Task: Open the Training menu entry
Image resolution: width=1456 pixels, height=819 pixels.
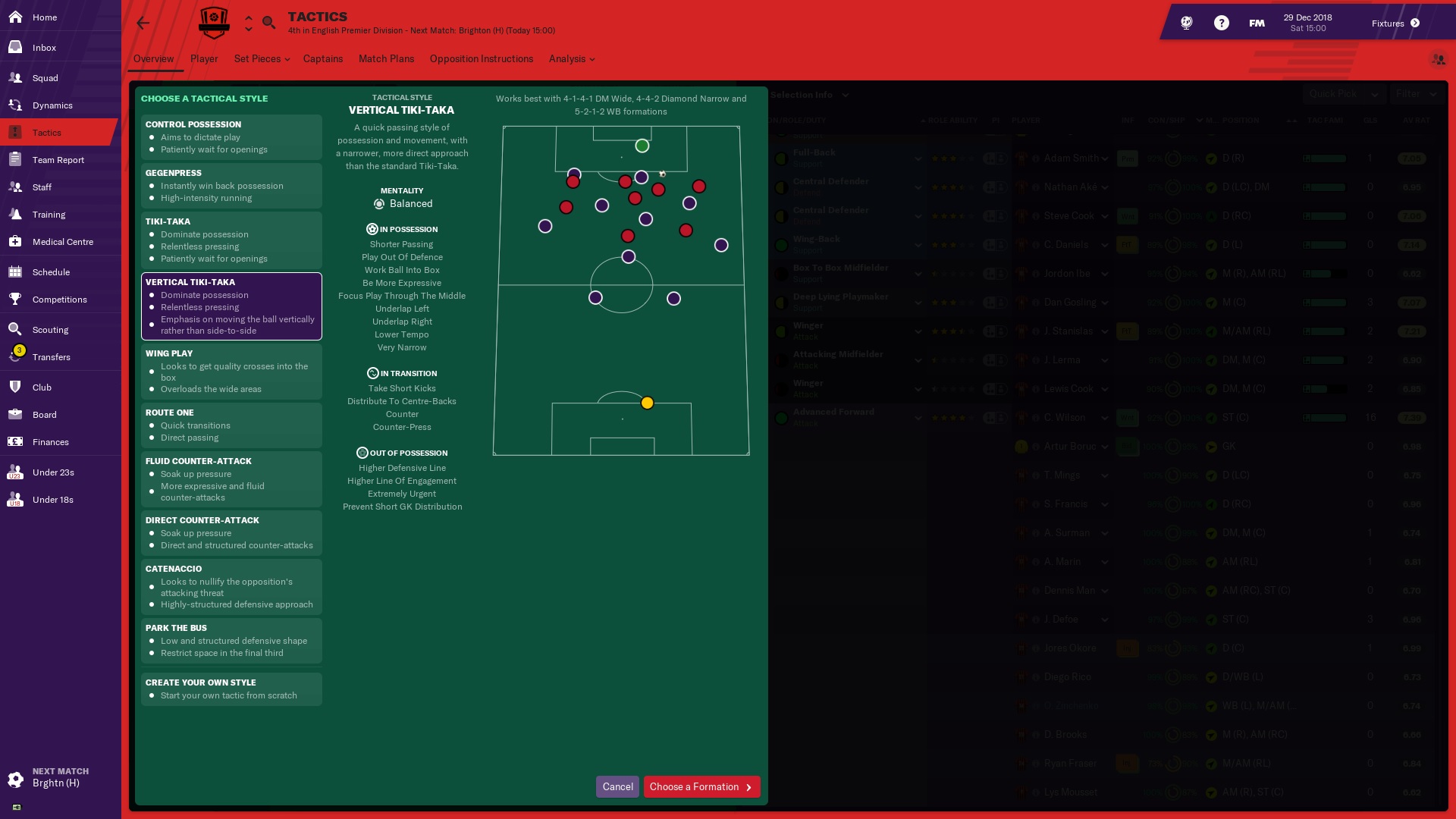Action: coord(49,215)
